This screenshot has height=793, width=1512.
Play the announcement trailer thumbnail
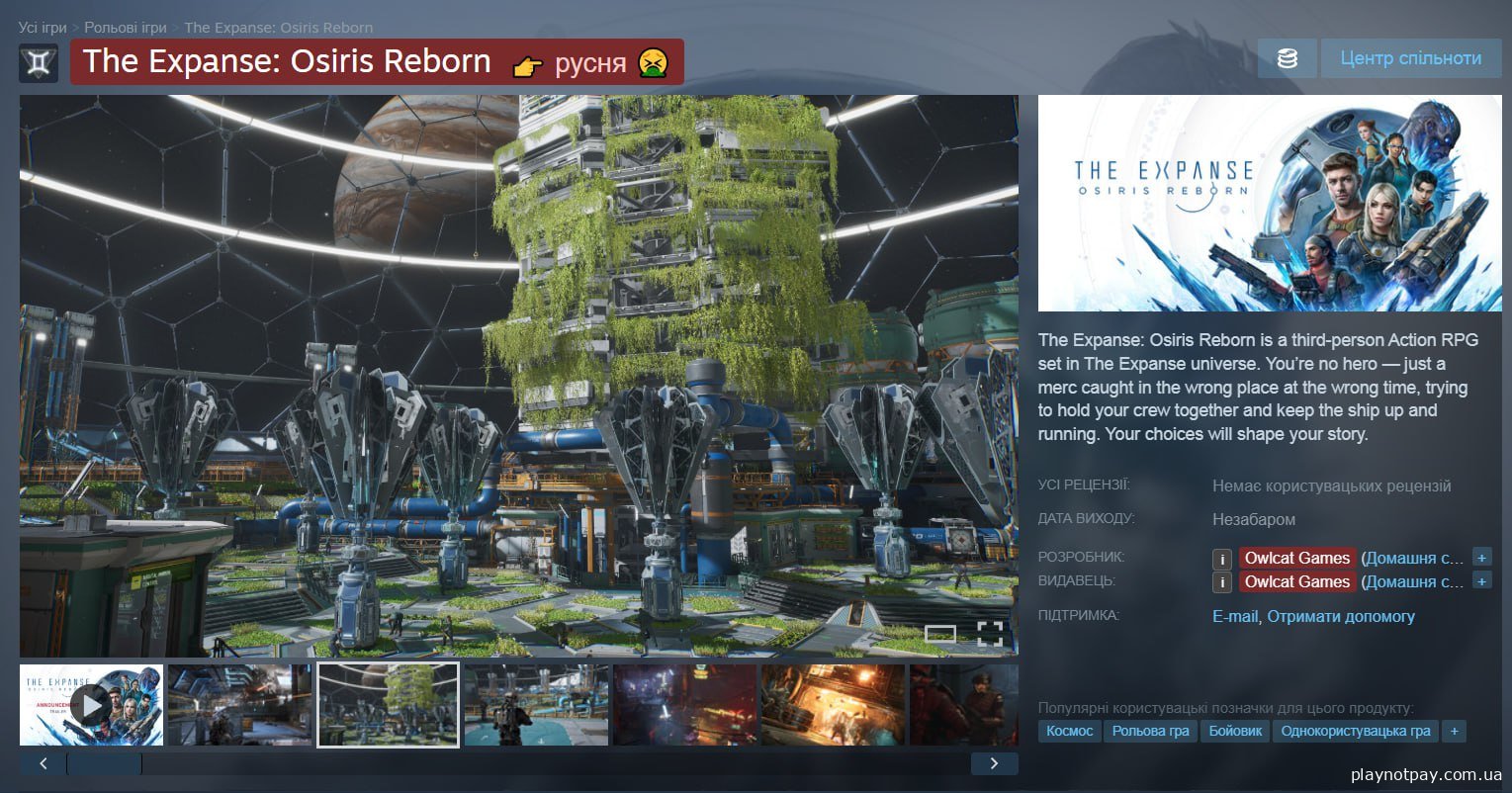(91, 705)
